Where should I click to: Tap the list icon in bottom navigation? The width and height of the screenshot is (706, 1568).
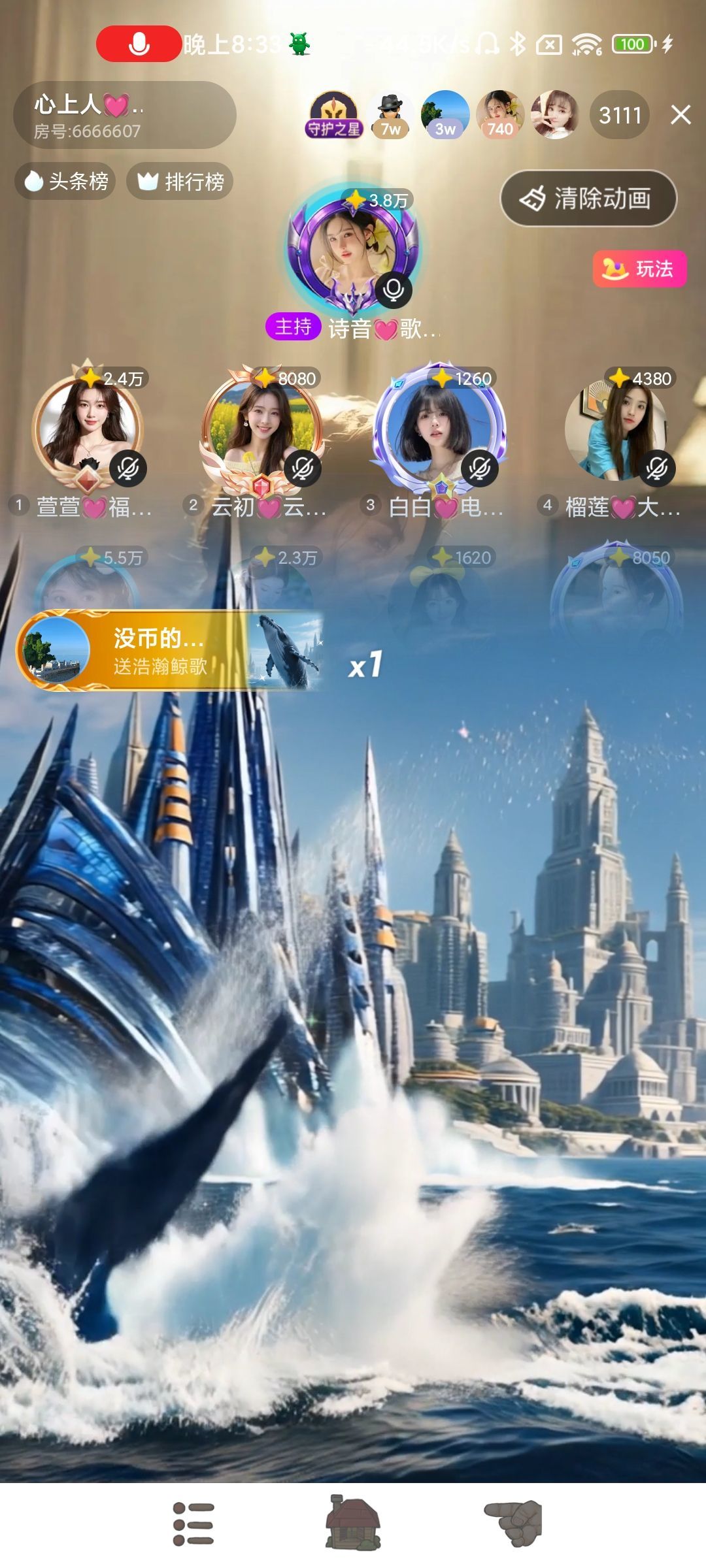coord(193,1524)
